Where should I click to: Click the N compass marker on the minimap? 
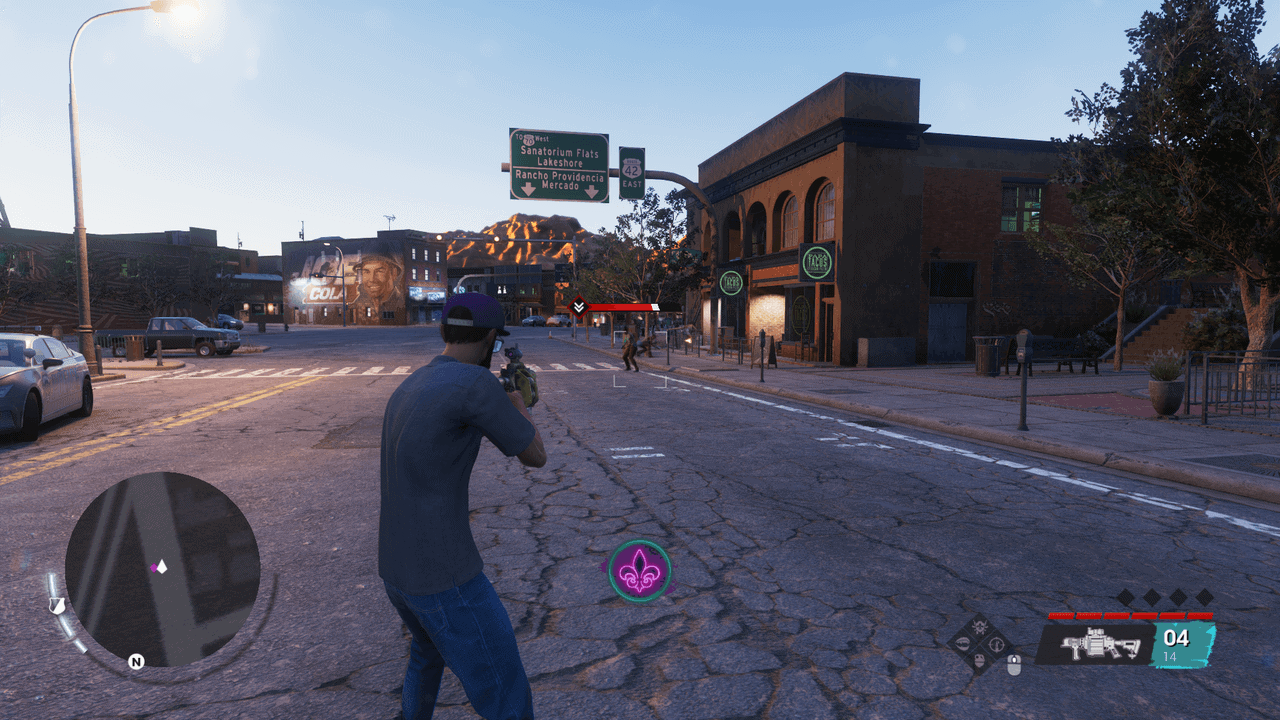click(x=136, y=660)
